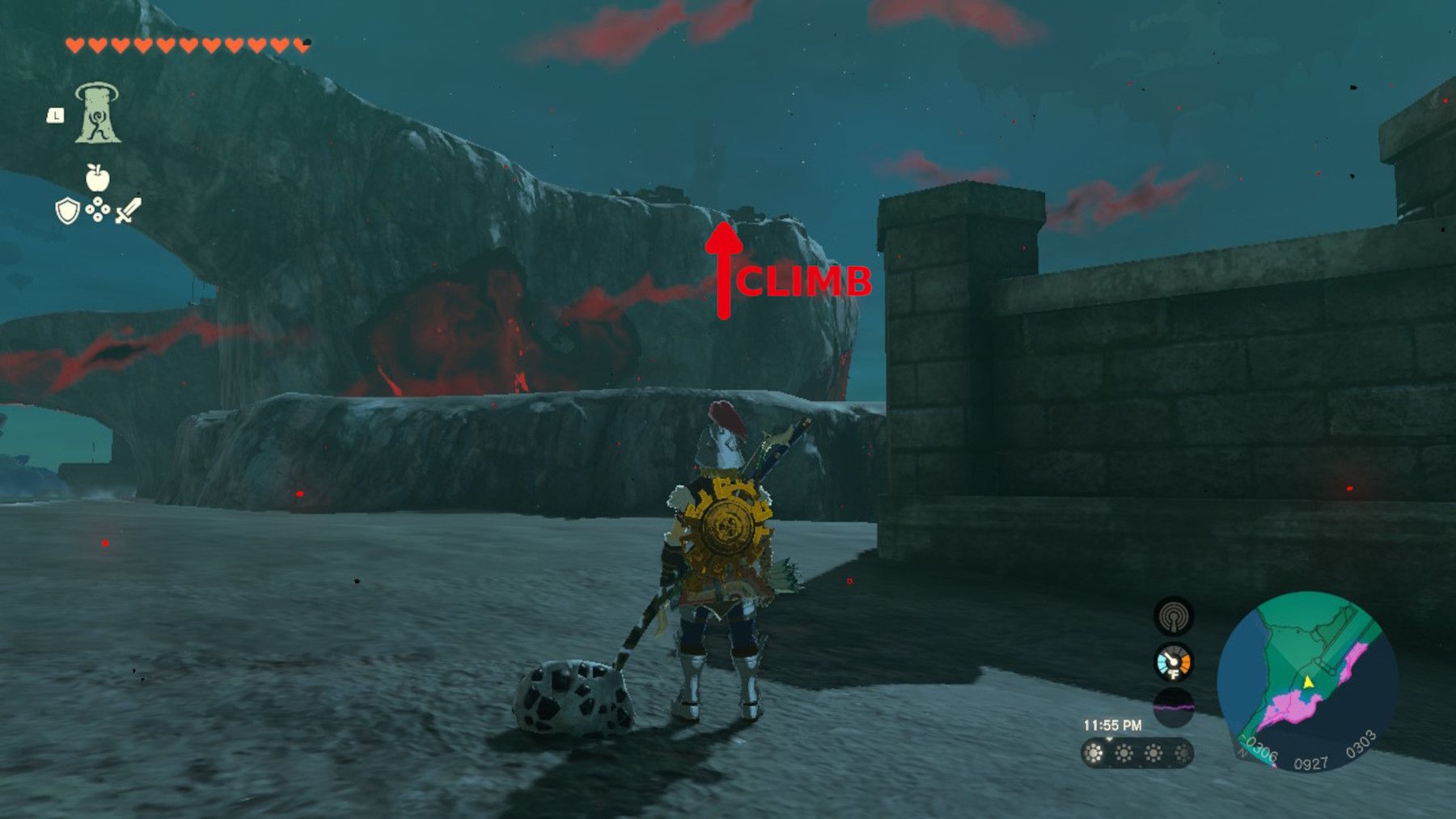Click the dimmed heart at the end of the health row
The image size is (1456, 819).
click(303, 44)
